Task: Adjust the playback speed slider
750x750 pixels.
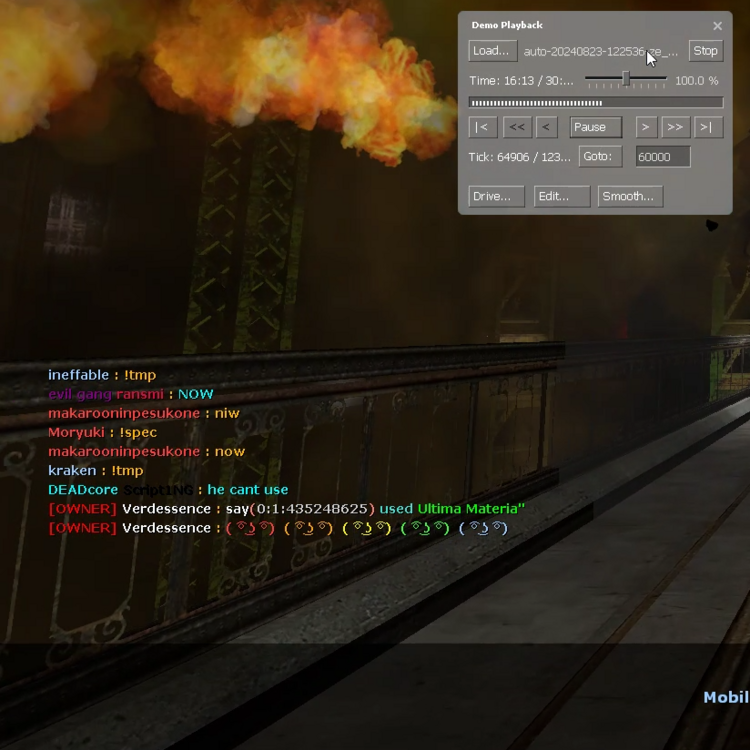Action: pos(626,79)
